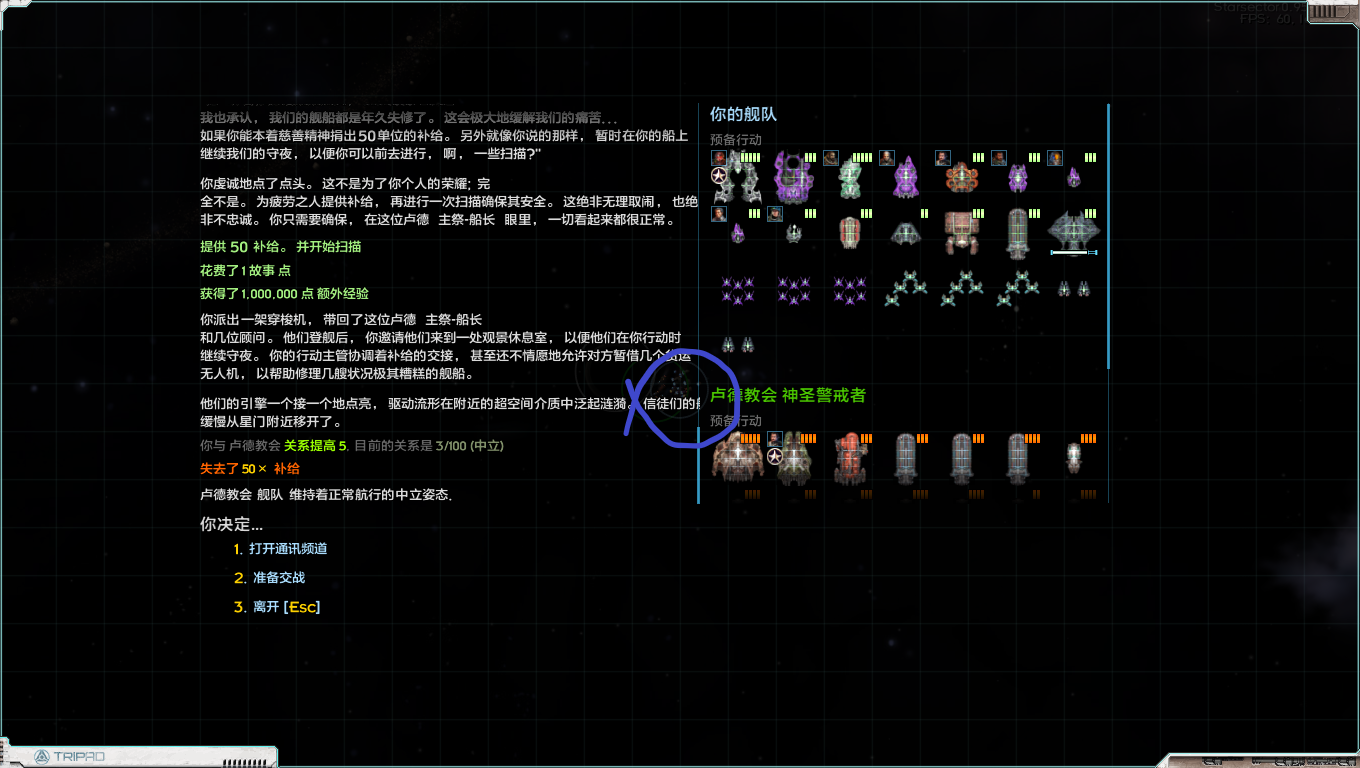
Task: Select a purple fighter wing in your fleet
Action: tap(736, 289)
